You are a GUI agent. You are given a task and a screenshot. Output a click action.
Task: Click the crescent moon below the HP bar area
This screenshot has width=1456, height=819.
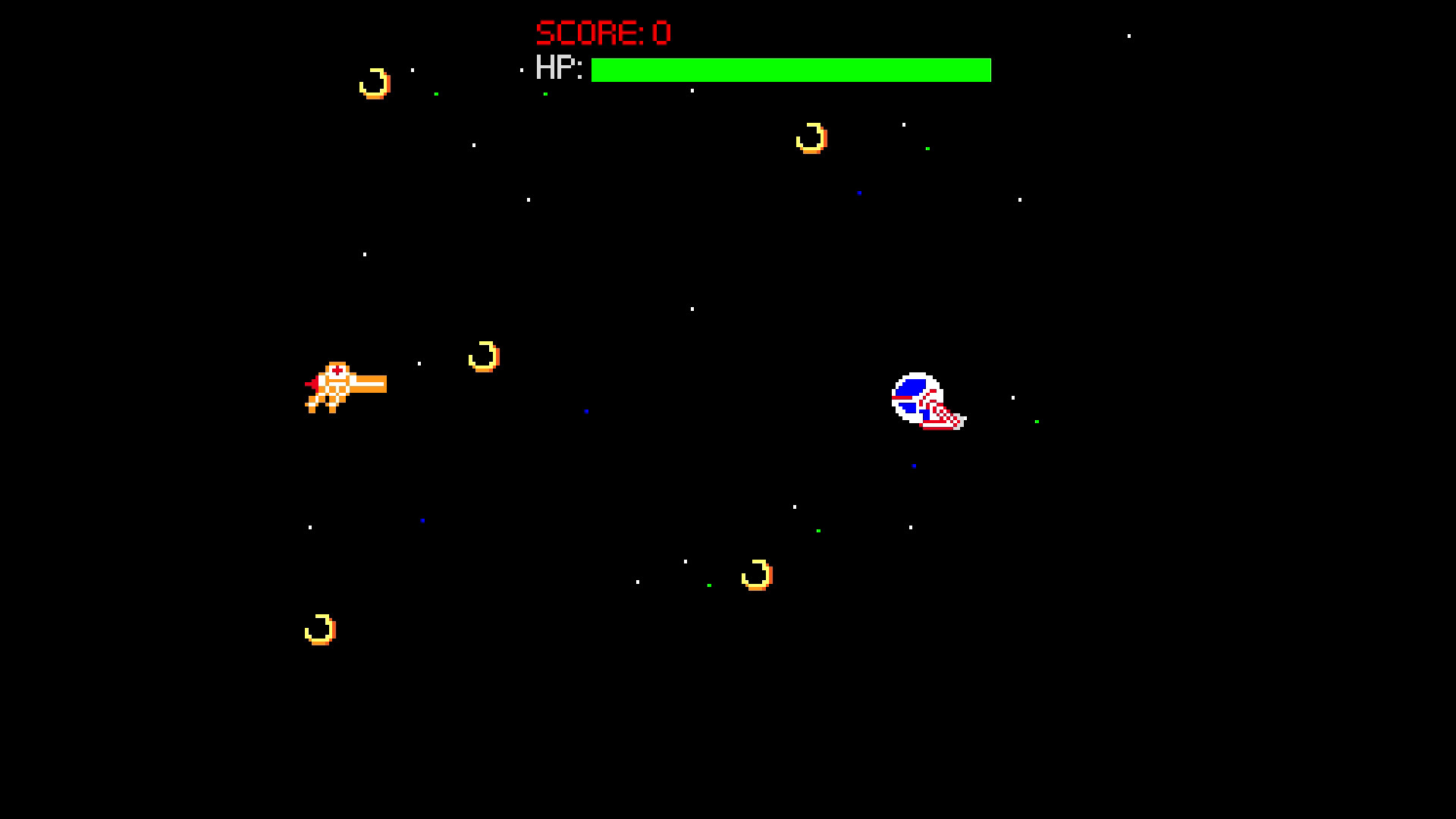pos(811,136)
